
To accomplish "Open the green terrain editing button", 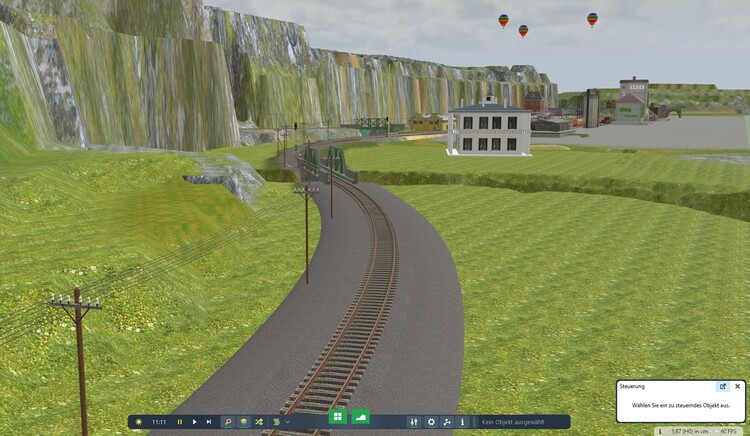I will [x=361, y=416].
